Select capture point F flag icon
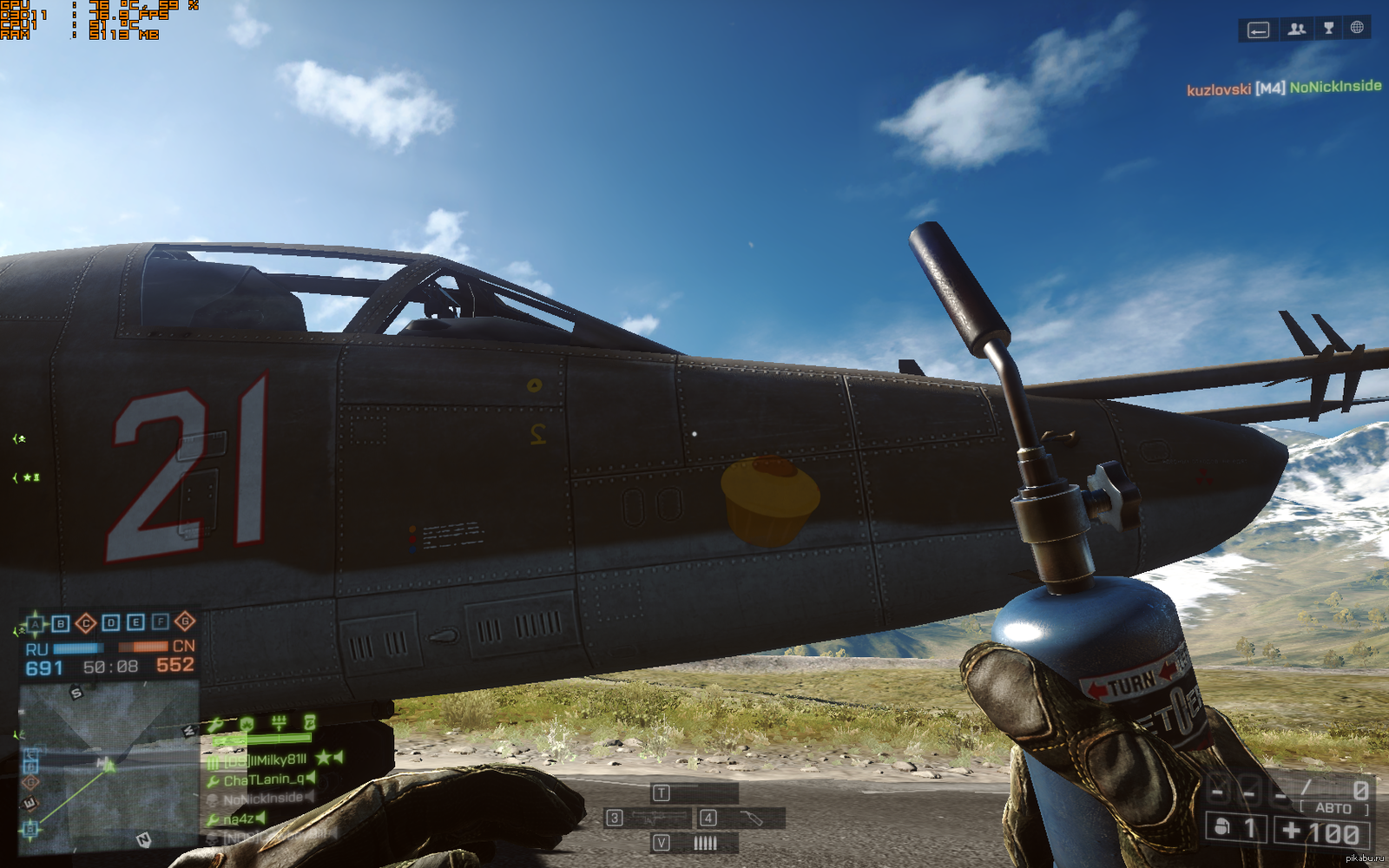 click(x=161, y=621)
